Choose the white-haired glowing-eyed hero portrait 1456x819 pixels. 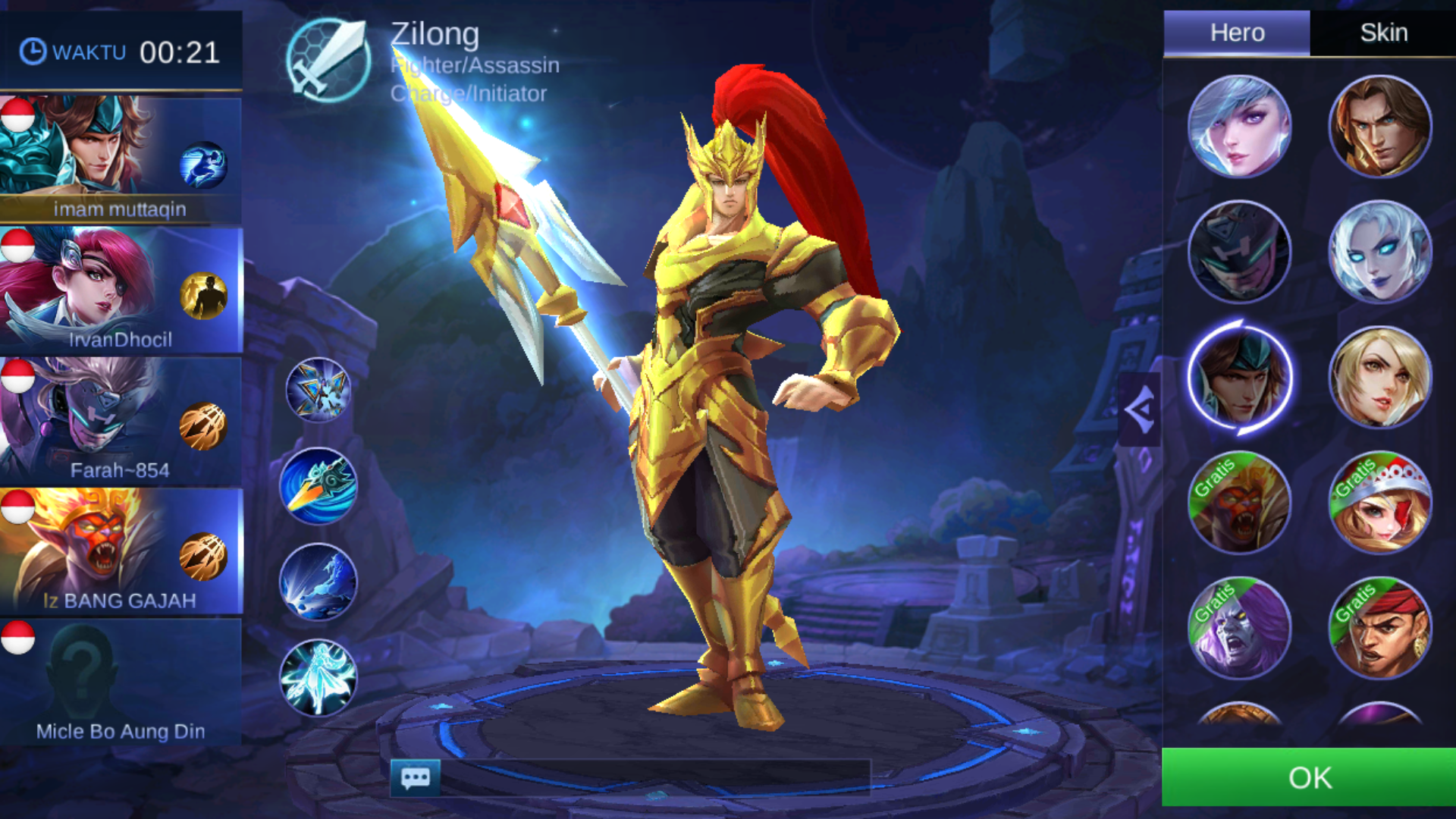pyautogui.click(x=1379, y=253)
